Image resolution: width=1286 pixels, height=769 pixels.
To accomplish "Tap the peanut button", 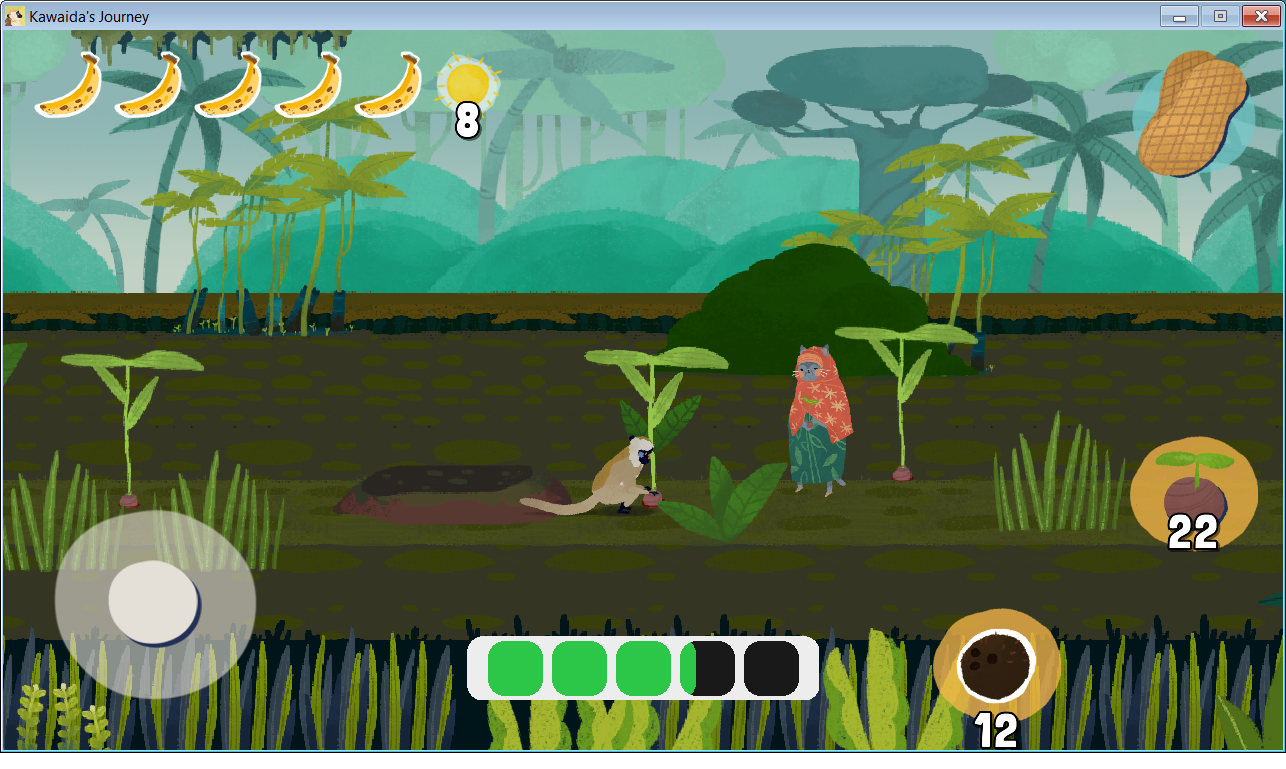I will coord(1193,116).
